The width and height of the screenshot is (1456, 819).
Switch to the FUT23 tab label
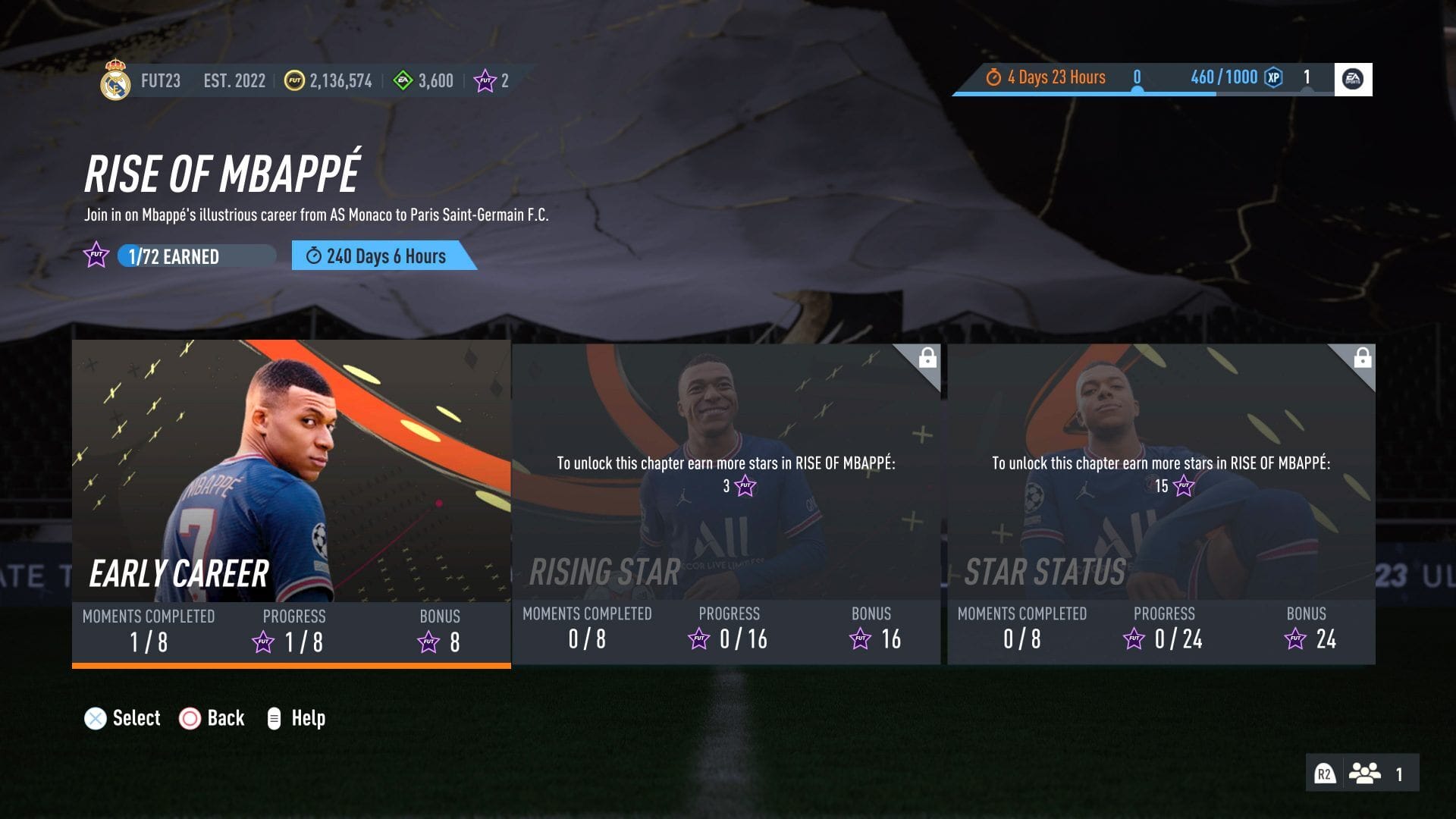(162, 80)
